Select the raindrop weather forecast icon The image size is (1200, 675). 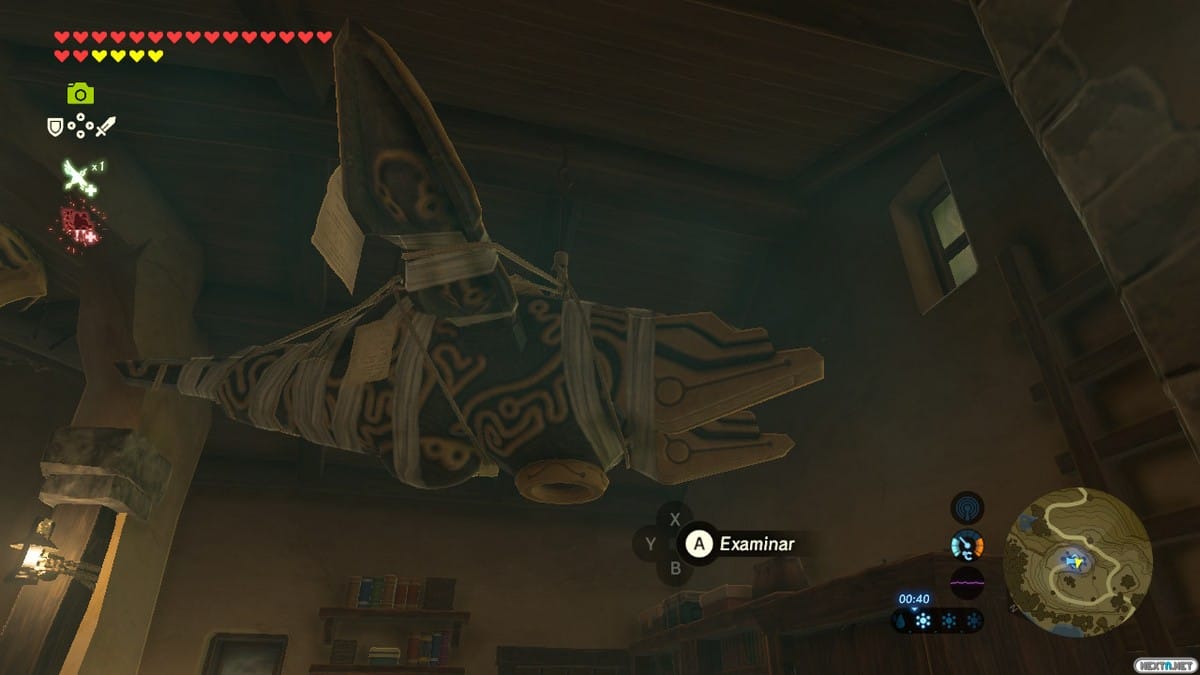tap(901, 621)
